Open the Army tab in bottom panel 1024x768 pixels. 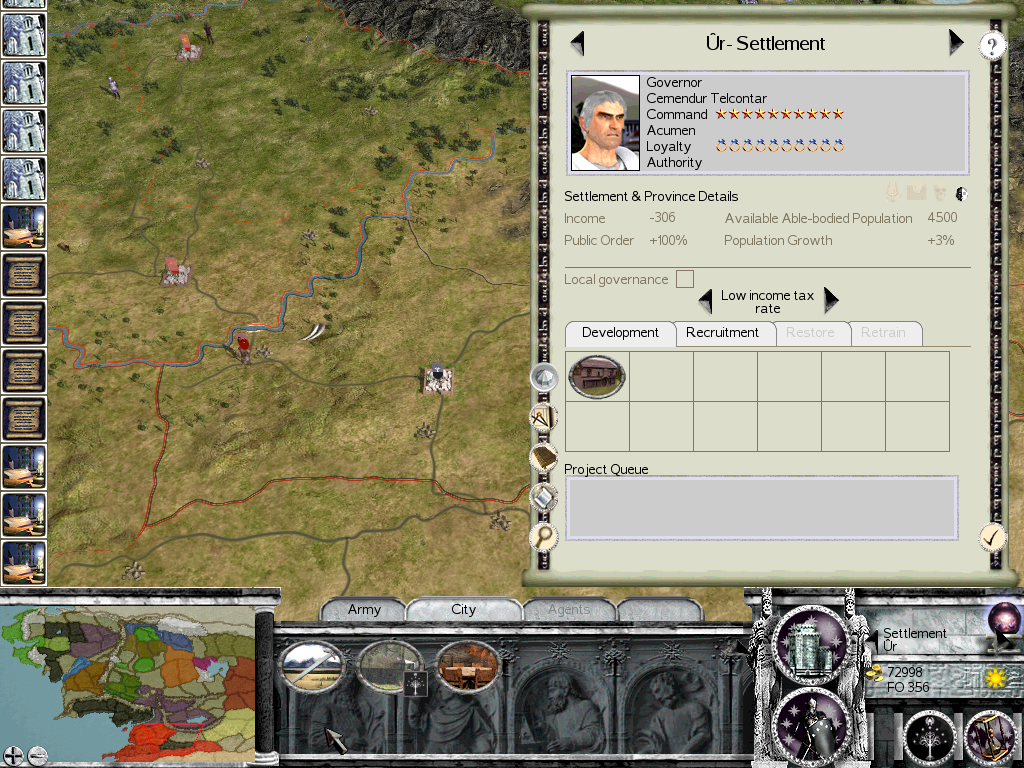tap(364, 610)
